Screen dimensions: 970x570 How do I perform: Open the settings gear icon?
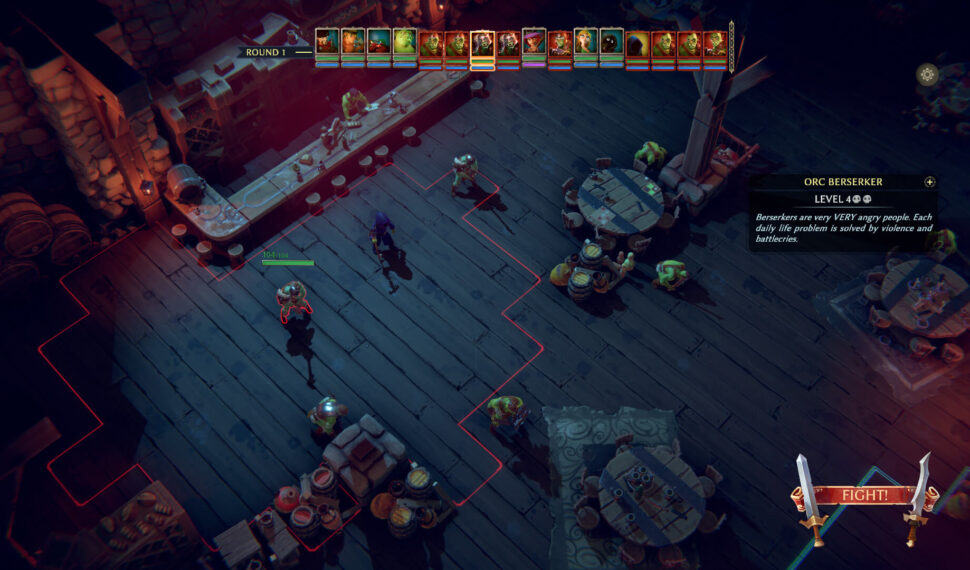(x=927, y=74)
